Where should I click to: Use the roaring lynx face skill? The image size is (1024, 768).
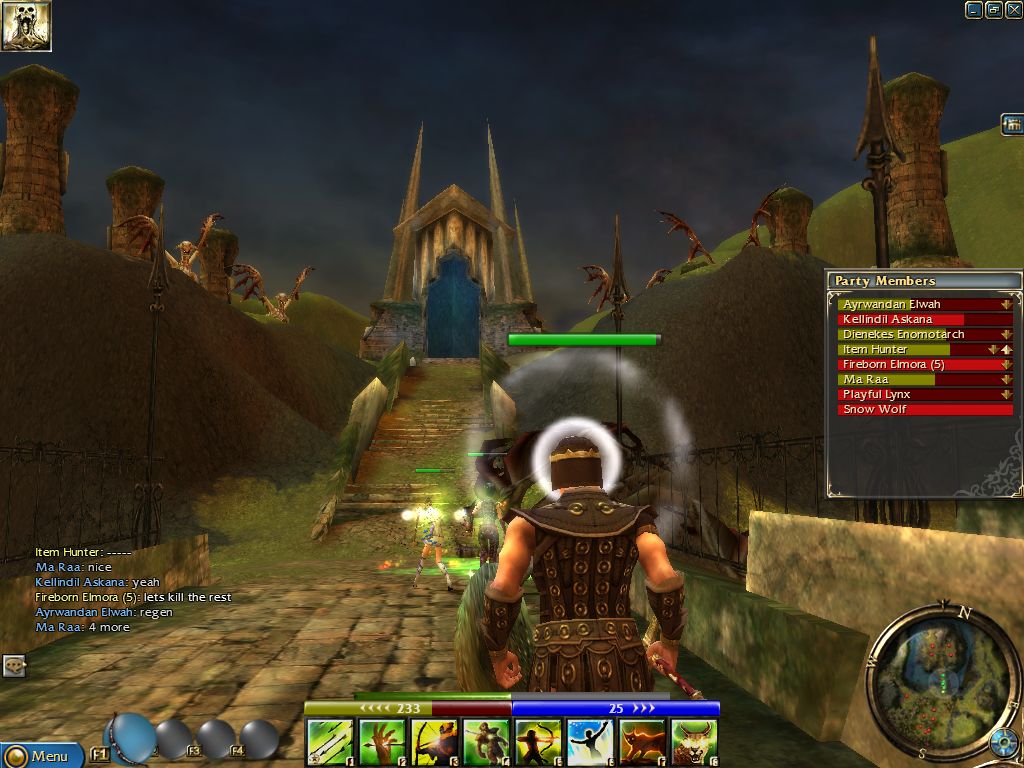(x=694, y=742)
